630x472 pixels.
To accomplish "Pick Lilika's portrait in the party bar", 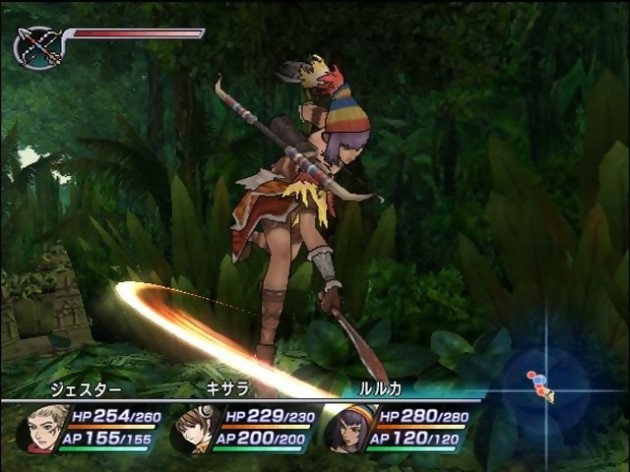I will 347,428.
